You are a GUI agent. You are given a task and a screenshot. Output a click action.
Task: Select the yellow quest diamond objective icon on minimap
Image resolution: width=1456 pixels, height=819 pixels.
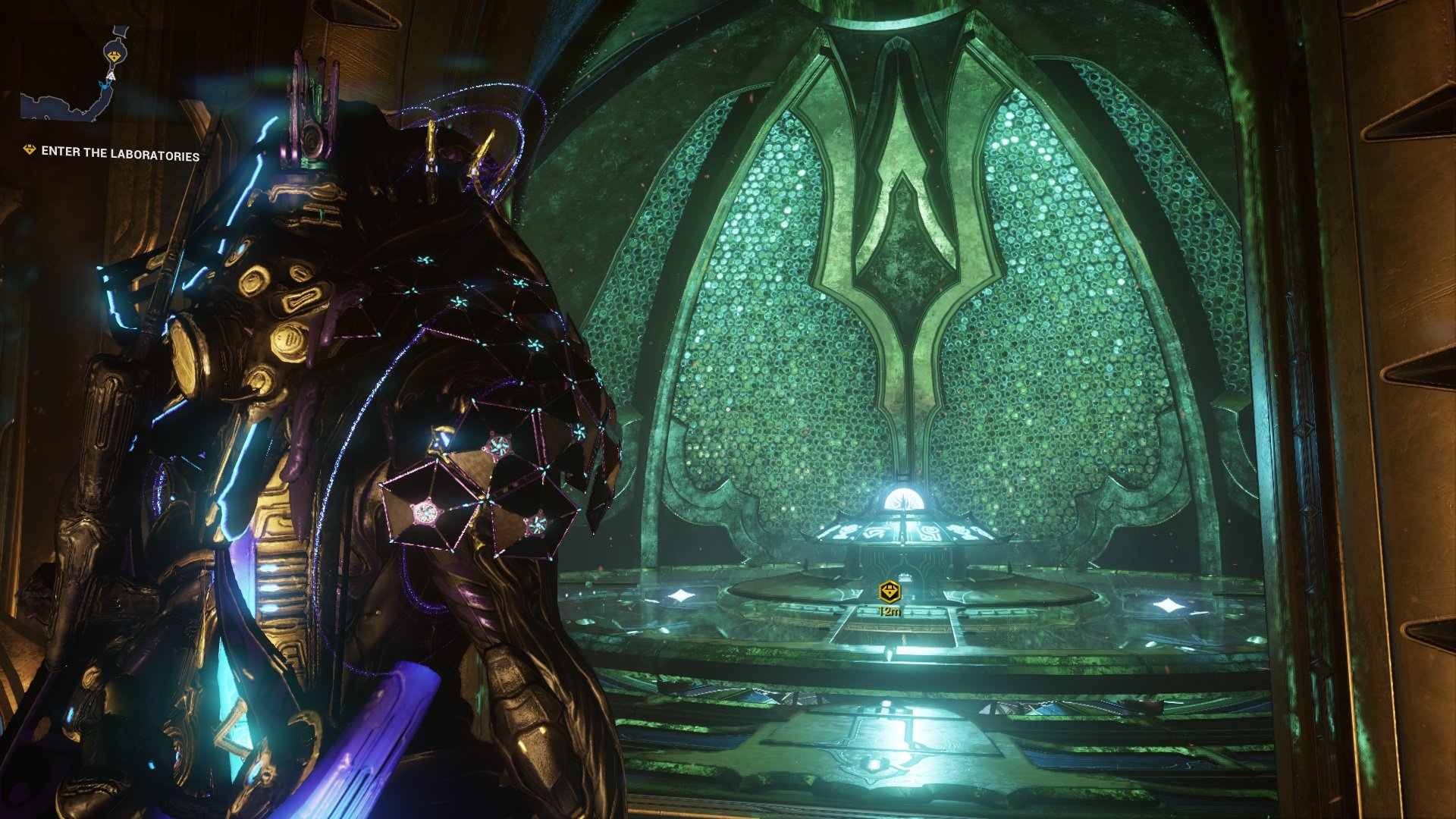coord(114,55)
